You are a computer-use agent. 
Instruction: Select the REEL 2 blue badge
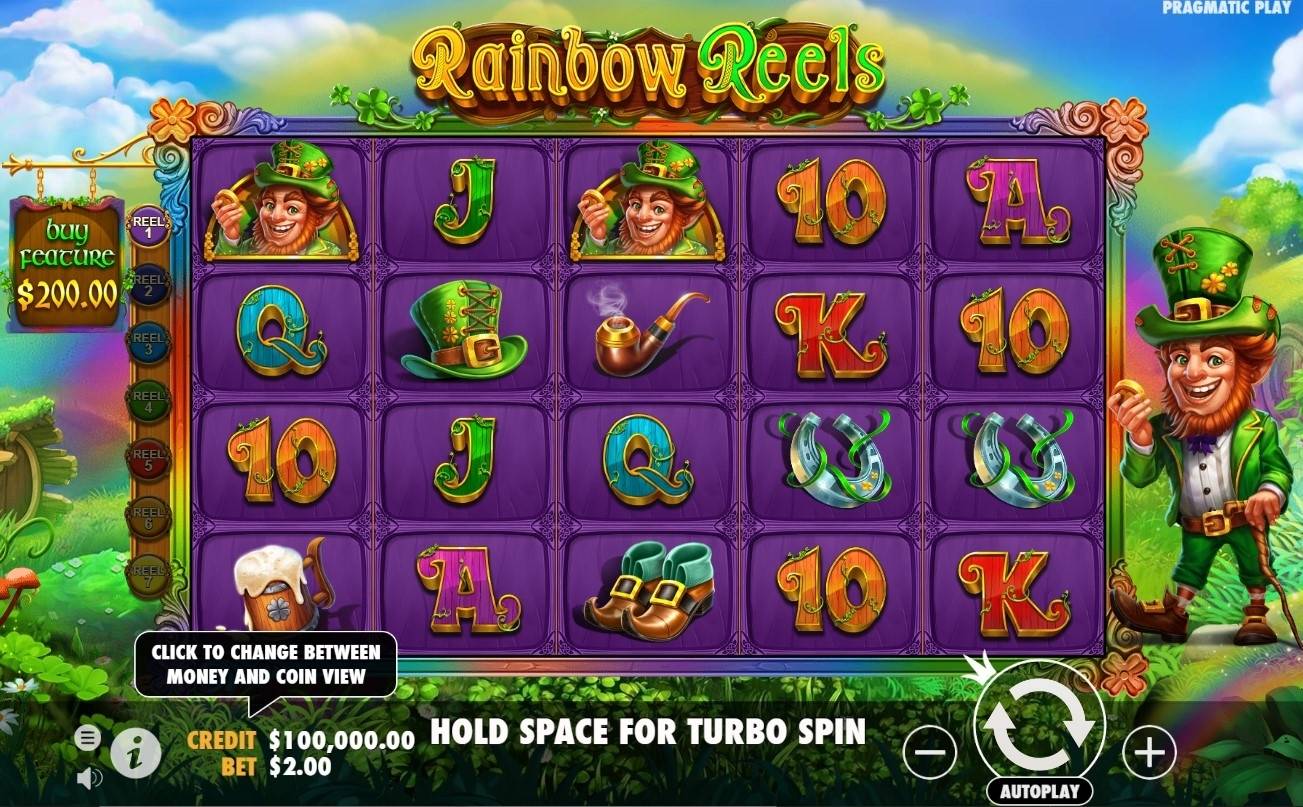[150, 284]
